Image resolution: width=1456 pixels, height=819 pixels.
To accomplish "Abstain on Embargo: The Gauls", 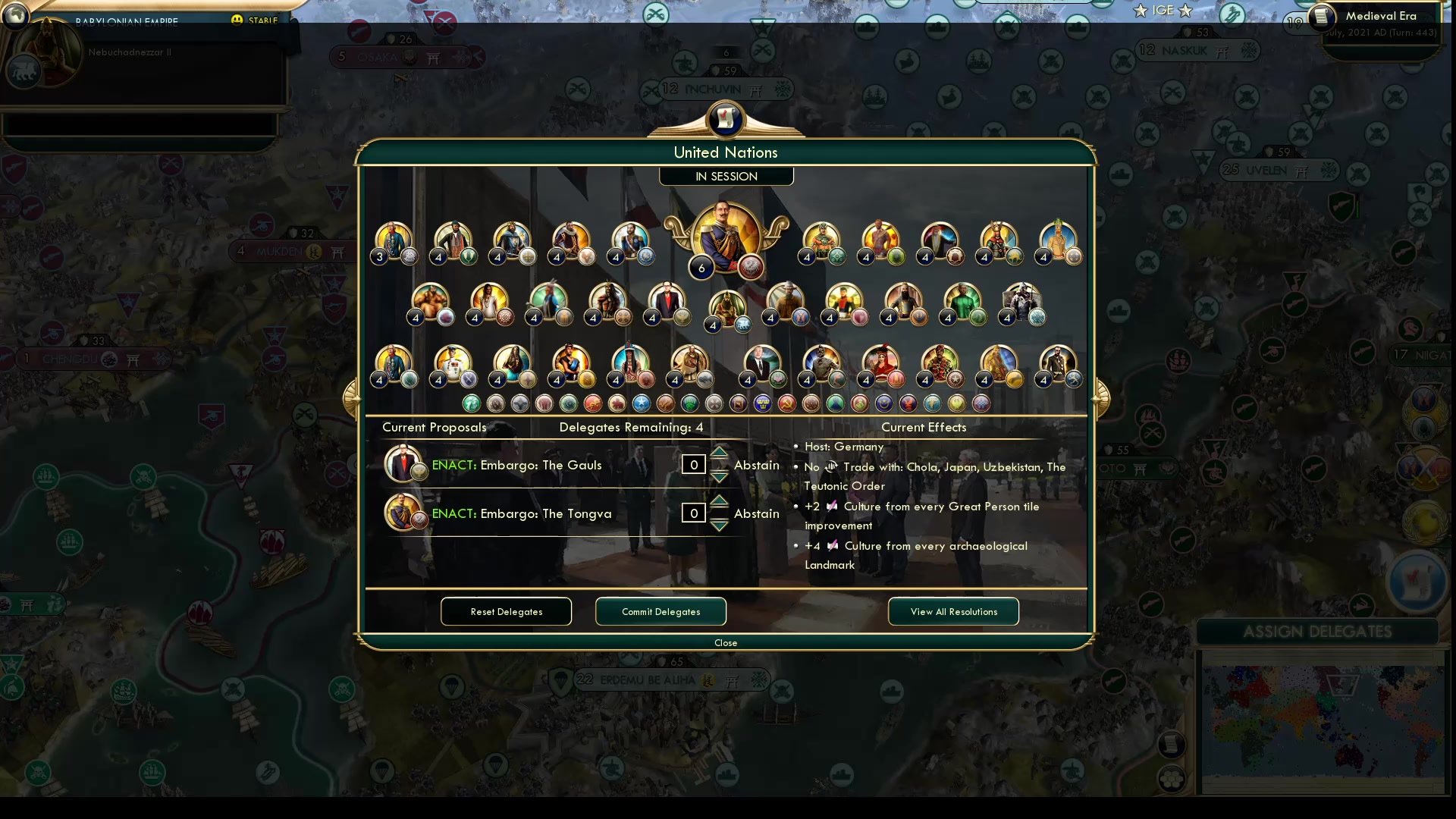I will pyautogui.click(x=756, y=464).
